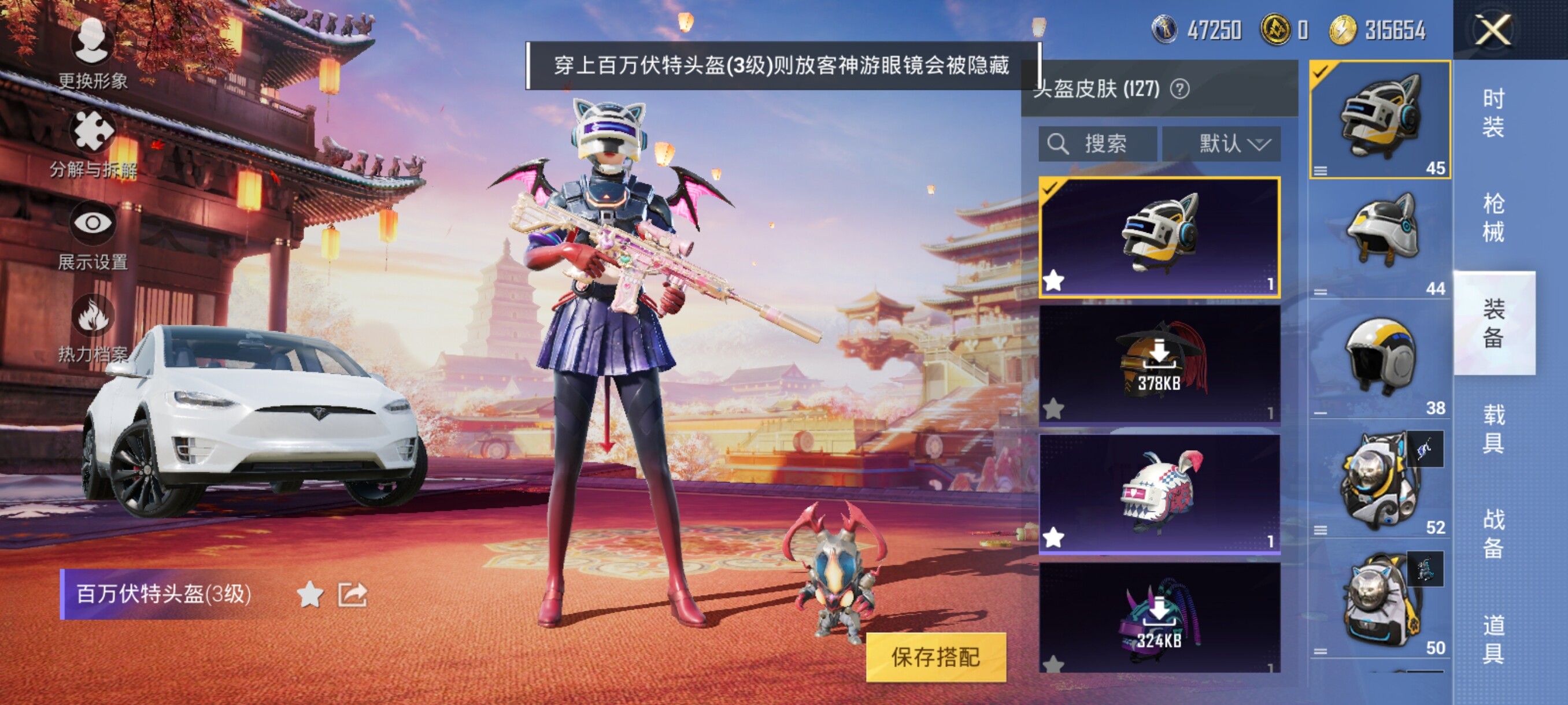Select the white rabbit-ear helmet skin
This screenshot has width=1568, height=705.
pos(1159,493)
